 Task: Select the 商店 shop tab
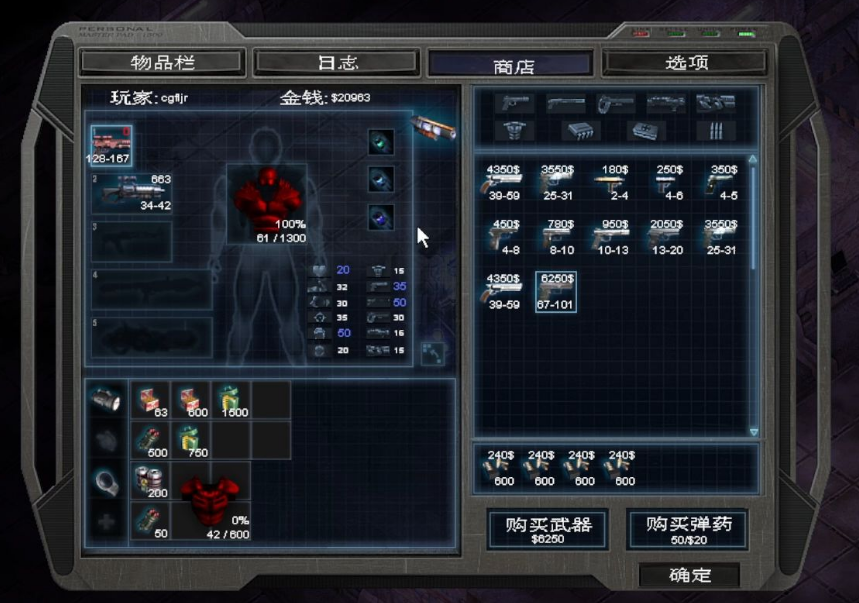511,65
